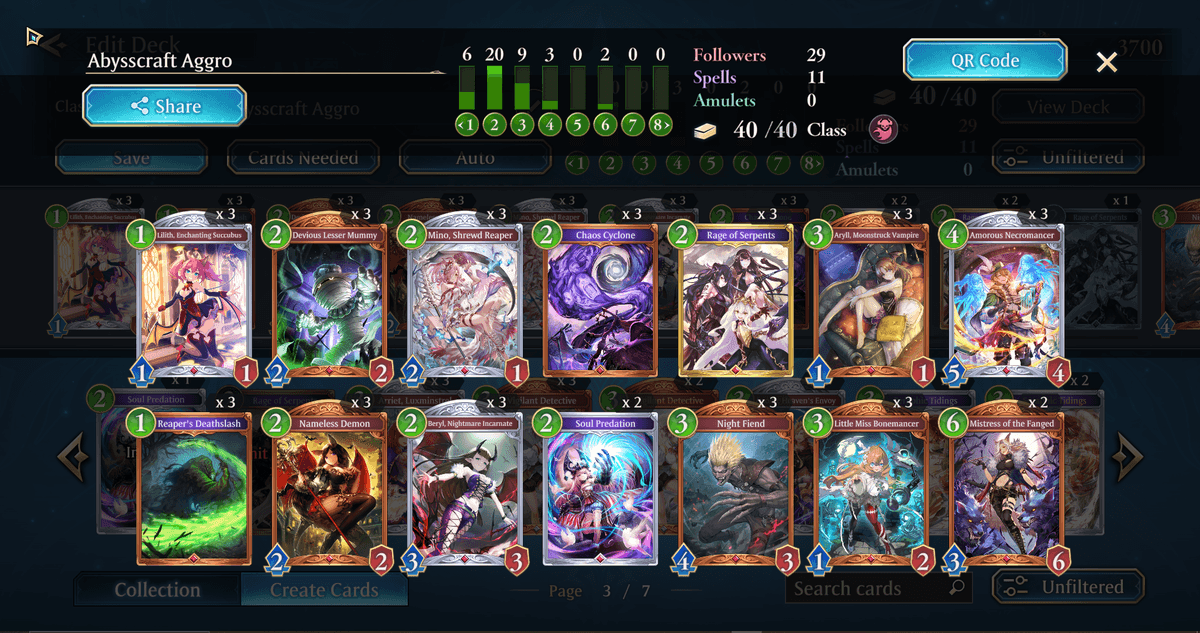Image resolution: width=1200 pixels, height=633 pixels.
Task: Pick the Mino, Shrewd Reaper card
Action: click(465, 300)
